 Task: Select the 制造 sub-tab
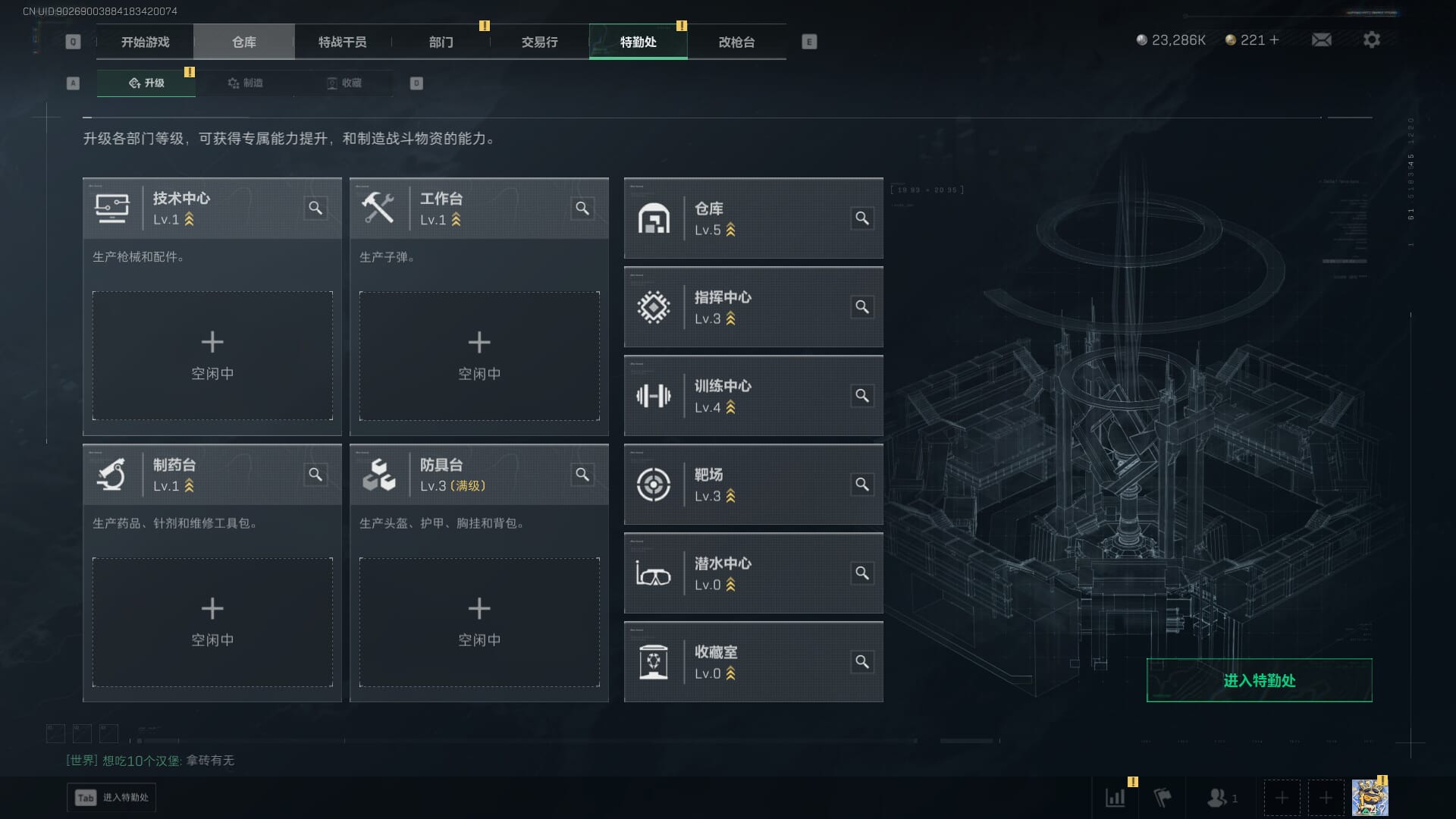tap(245, 83)
